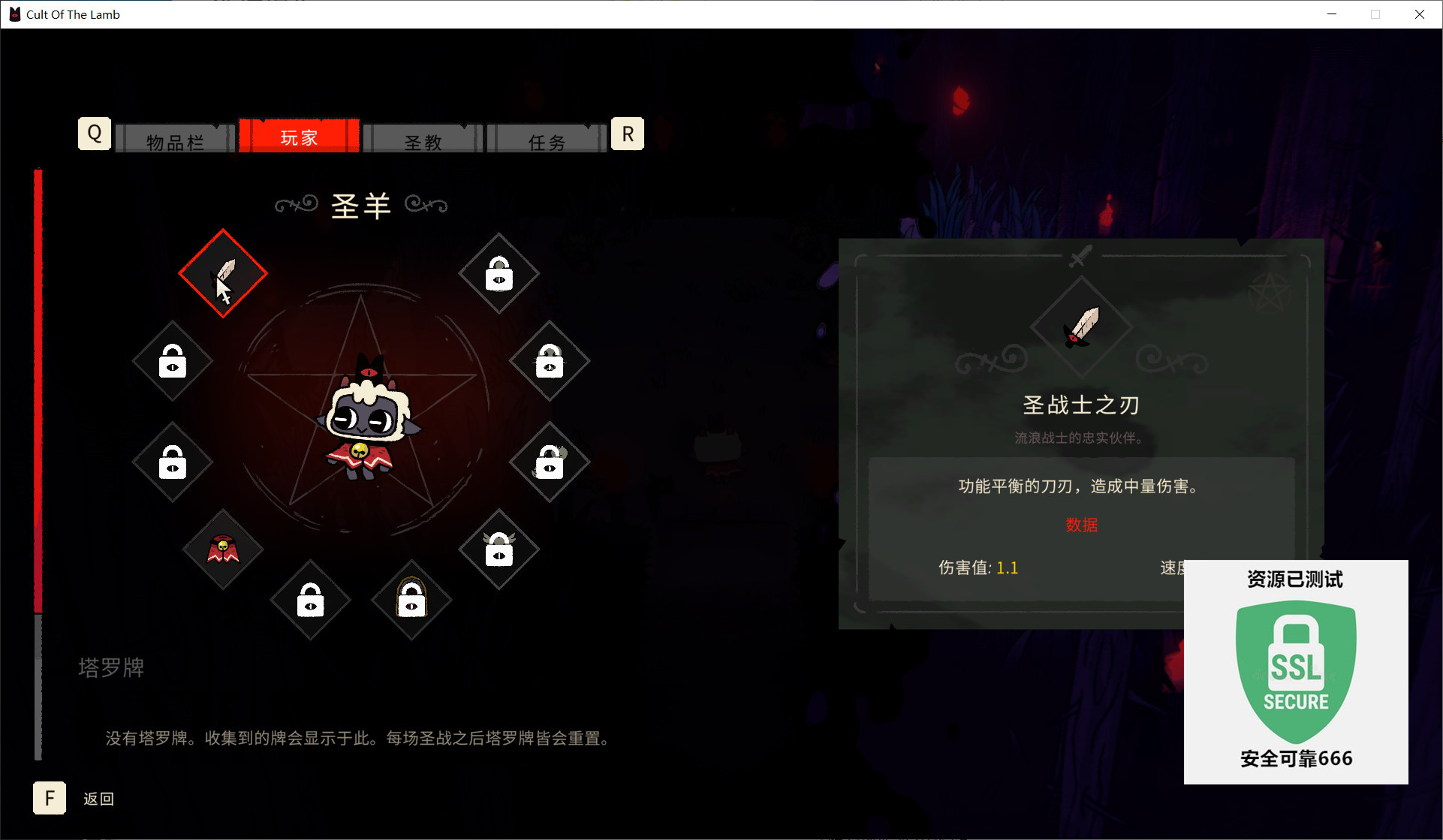Click the locked eye padlock left of the lamb
Screen dimensions: 1443x840
pos(172,363)
